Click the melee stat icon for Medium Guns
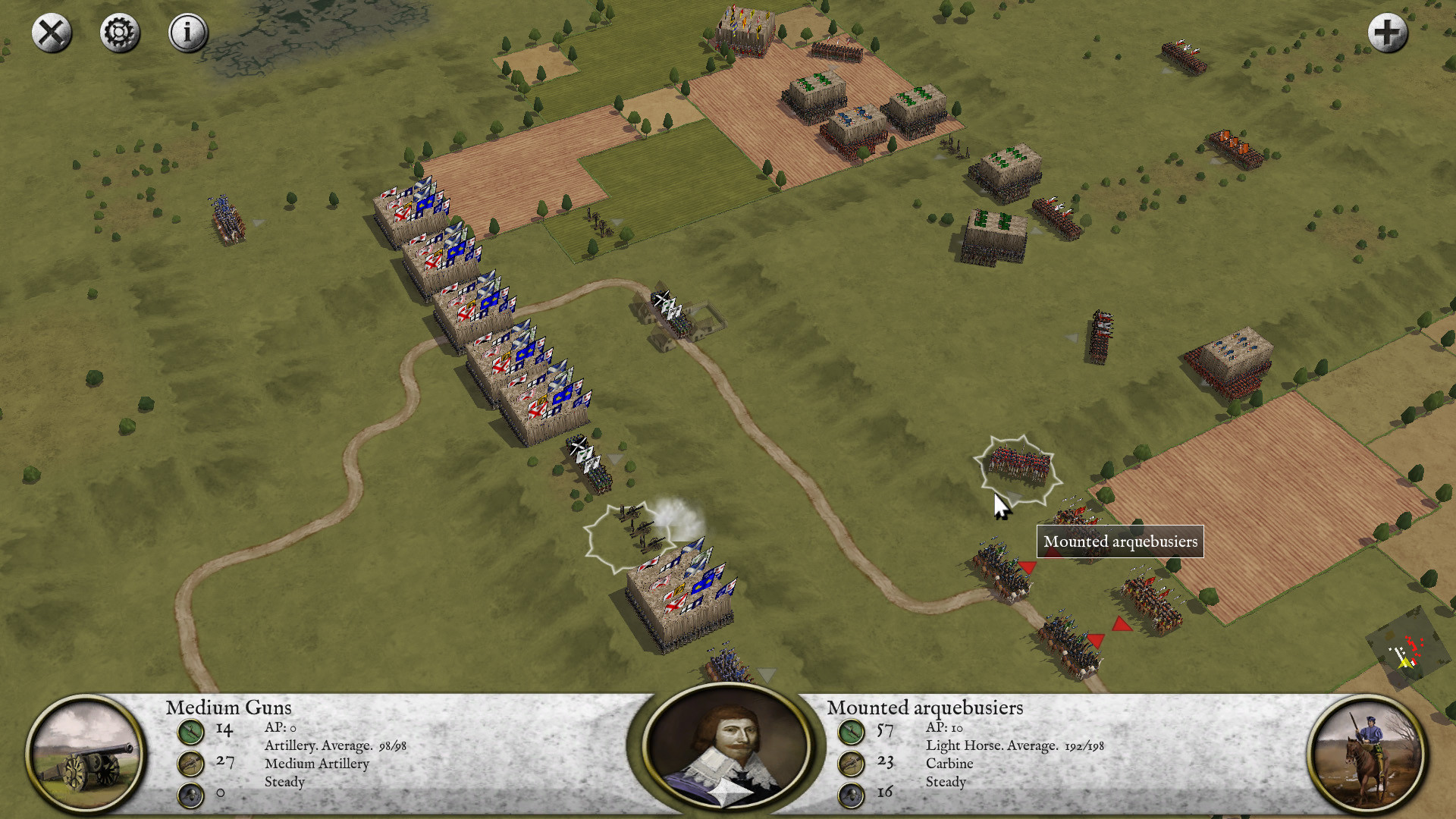Image resolution: width=1456 pixels, height=819 pixels. [x=191, y=733]
